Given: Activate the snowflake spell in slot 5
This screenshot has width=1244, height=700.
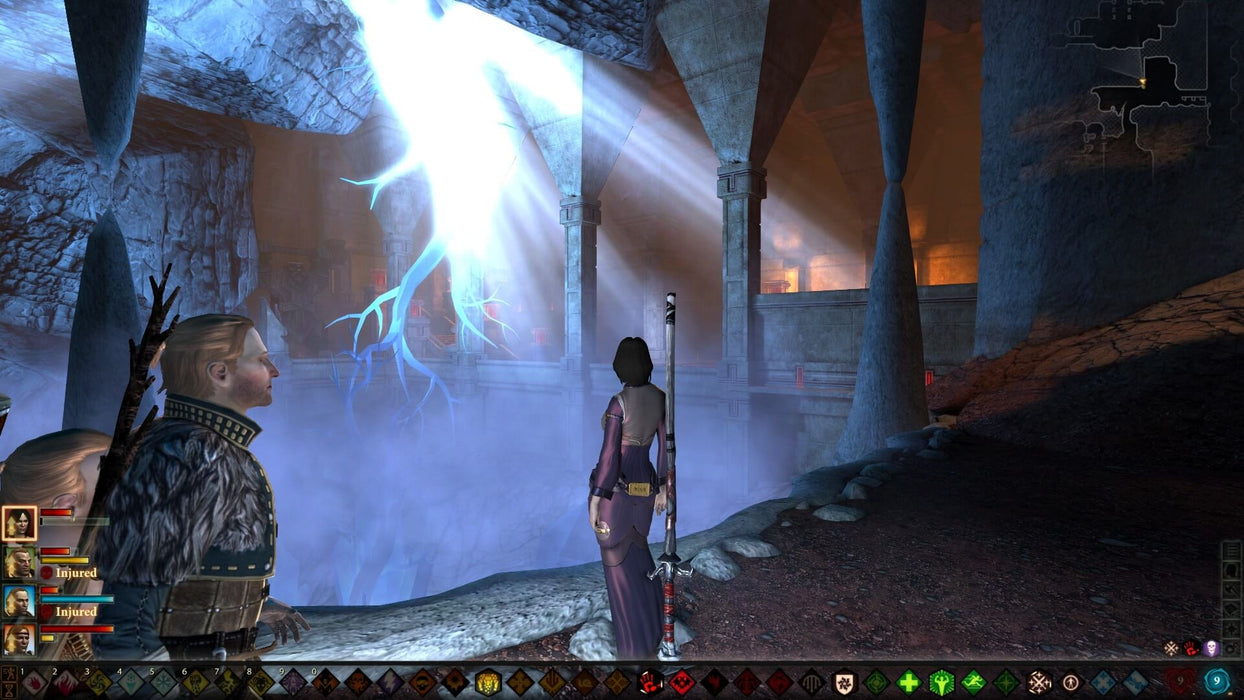Looking at the screenshot, I should tap(162, 683).
